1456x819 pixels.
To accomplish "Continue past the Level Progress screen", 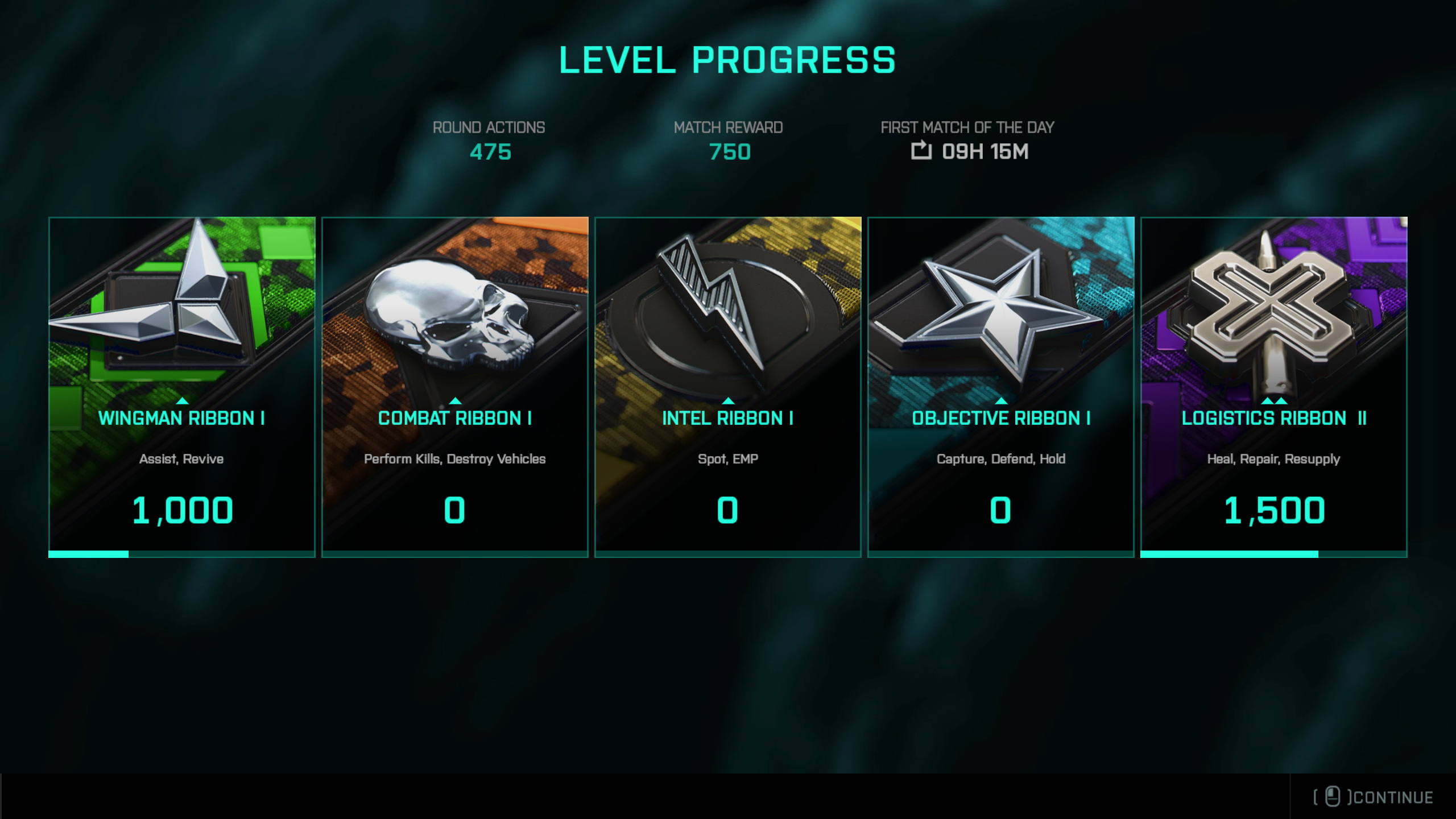I will coord(1374,797).
